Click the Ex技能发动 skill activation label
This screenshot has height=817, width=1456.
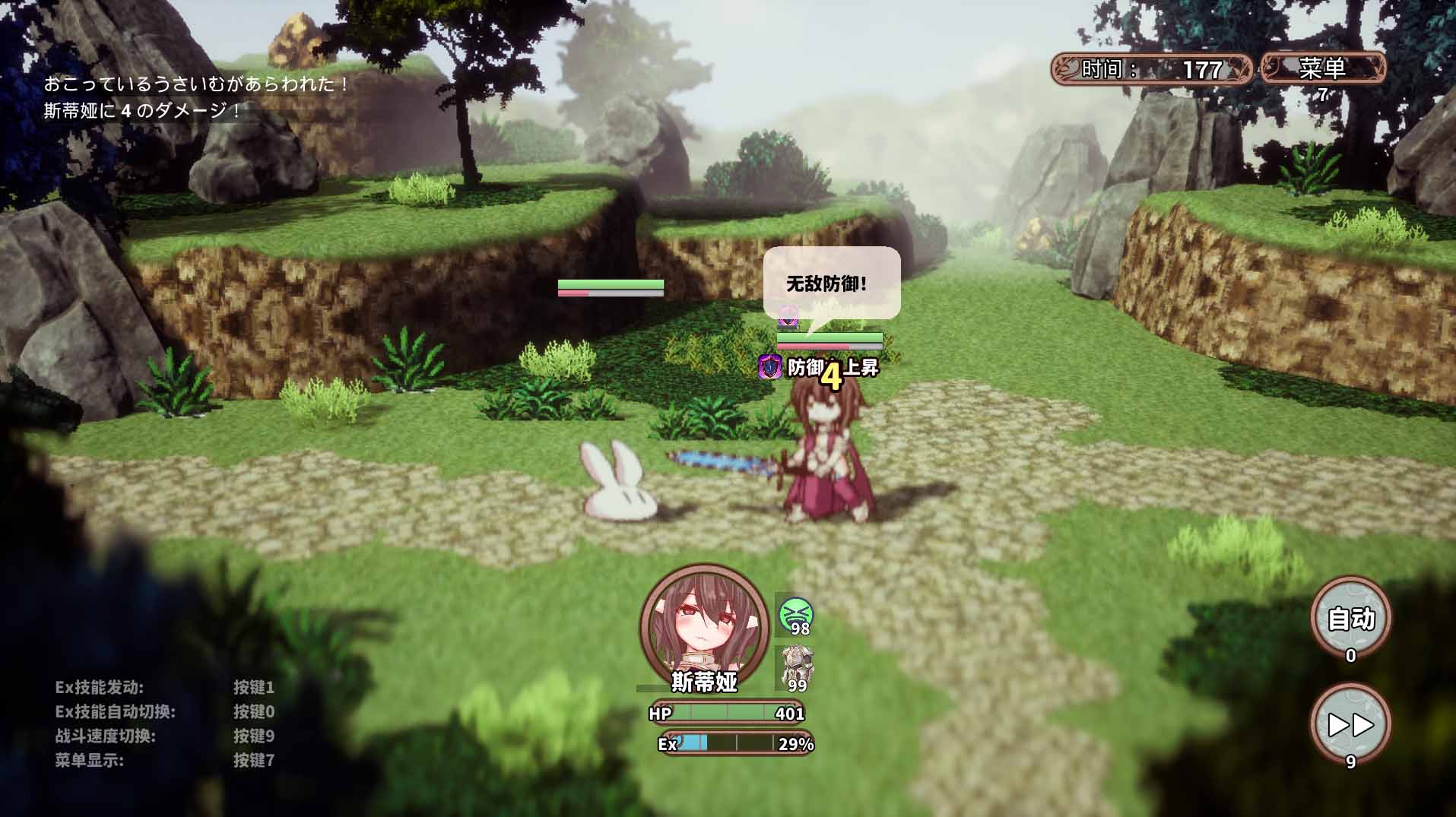[x=97, y=687]
